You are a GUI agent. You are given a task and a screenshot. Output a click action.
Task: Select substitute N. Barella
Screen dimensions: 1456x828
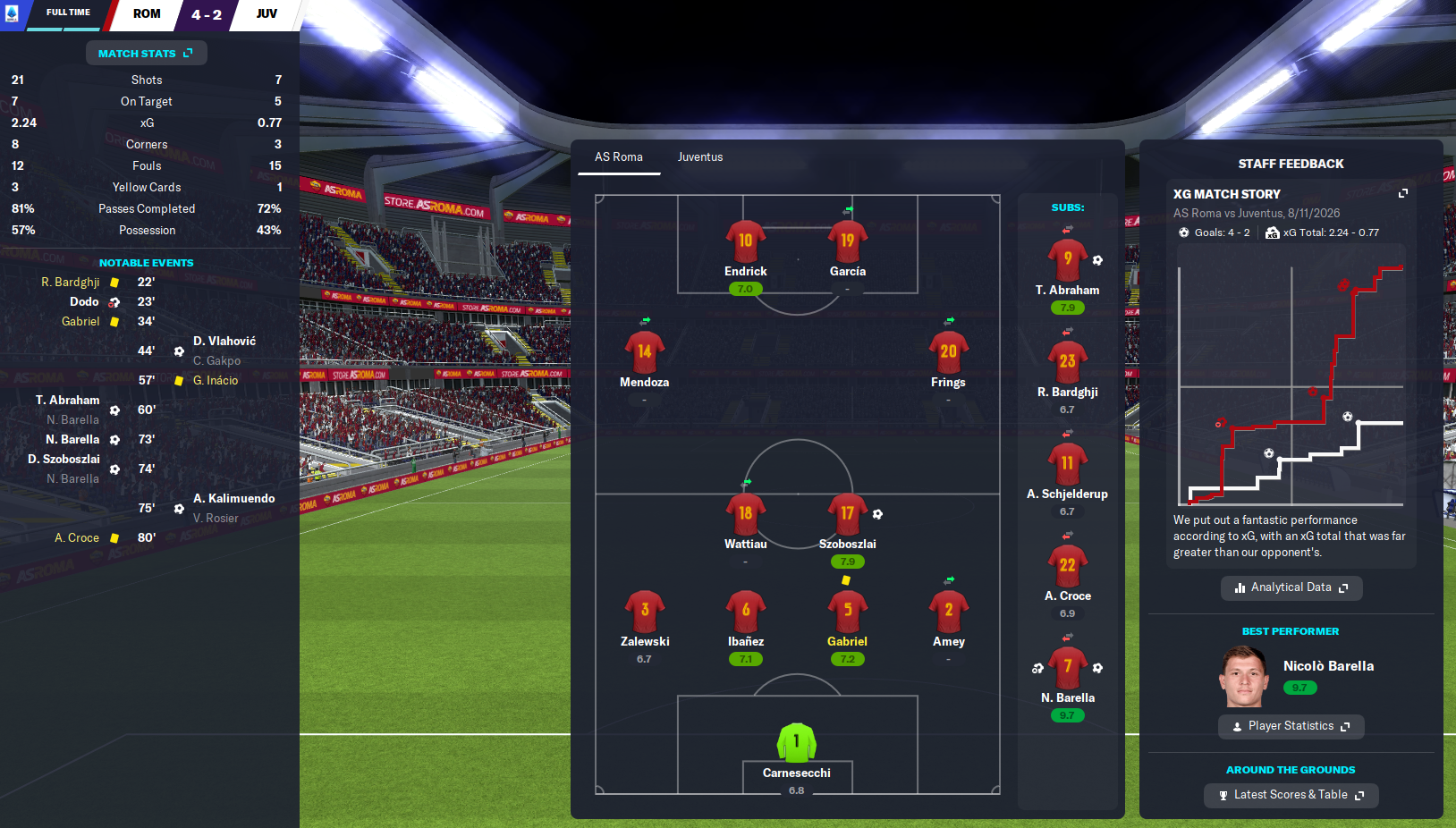(1067, 668)
